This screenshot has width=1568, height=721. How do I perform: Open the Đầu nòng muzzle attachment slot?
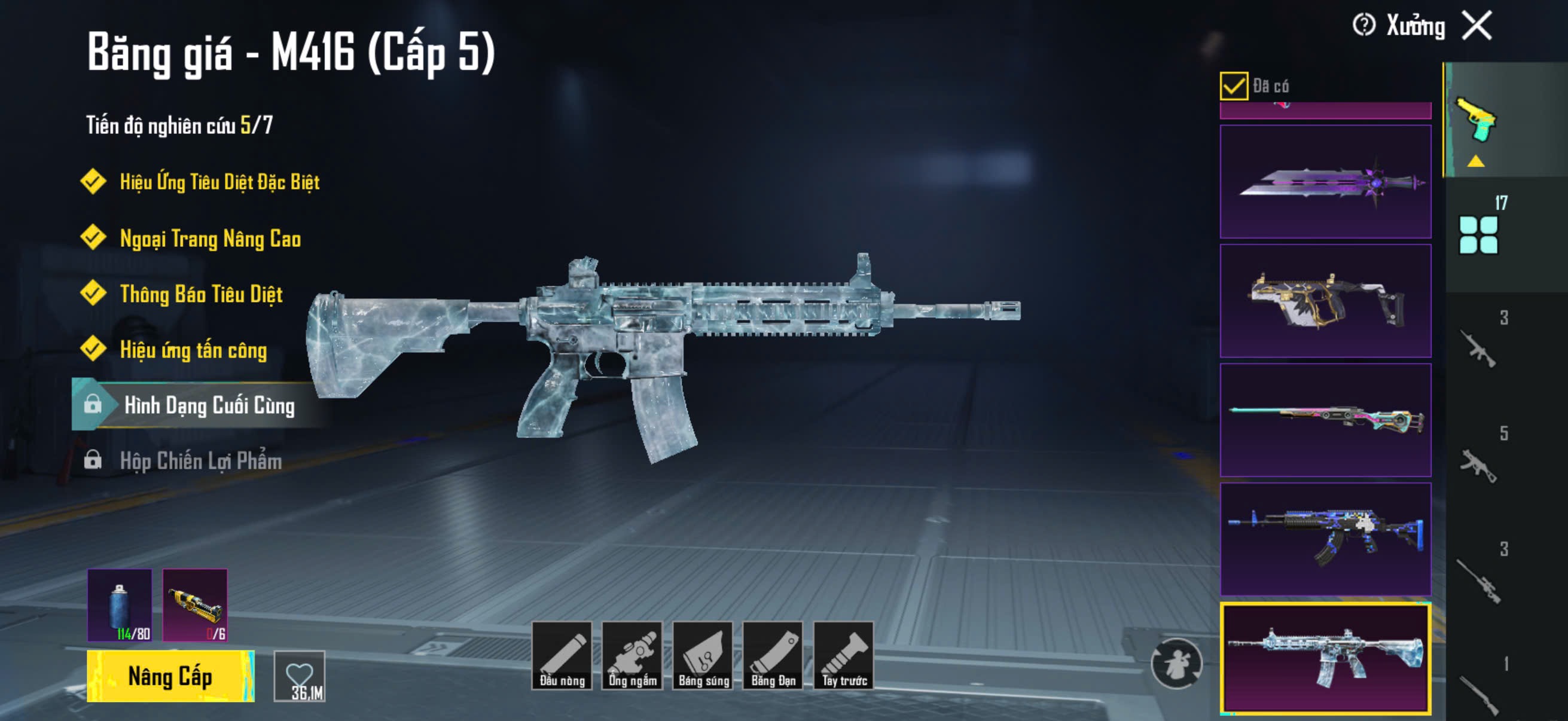coord(562,655)
